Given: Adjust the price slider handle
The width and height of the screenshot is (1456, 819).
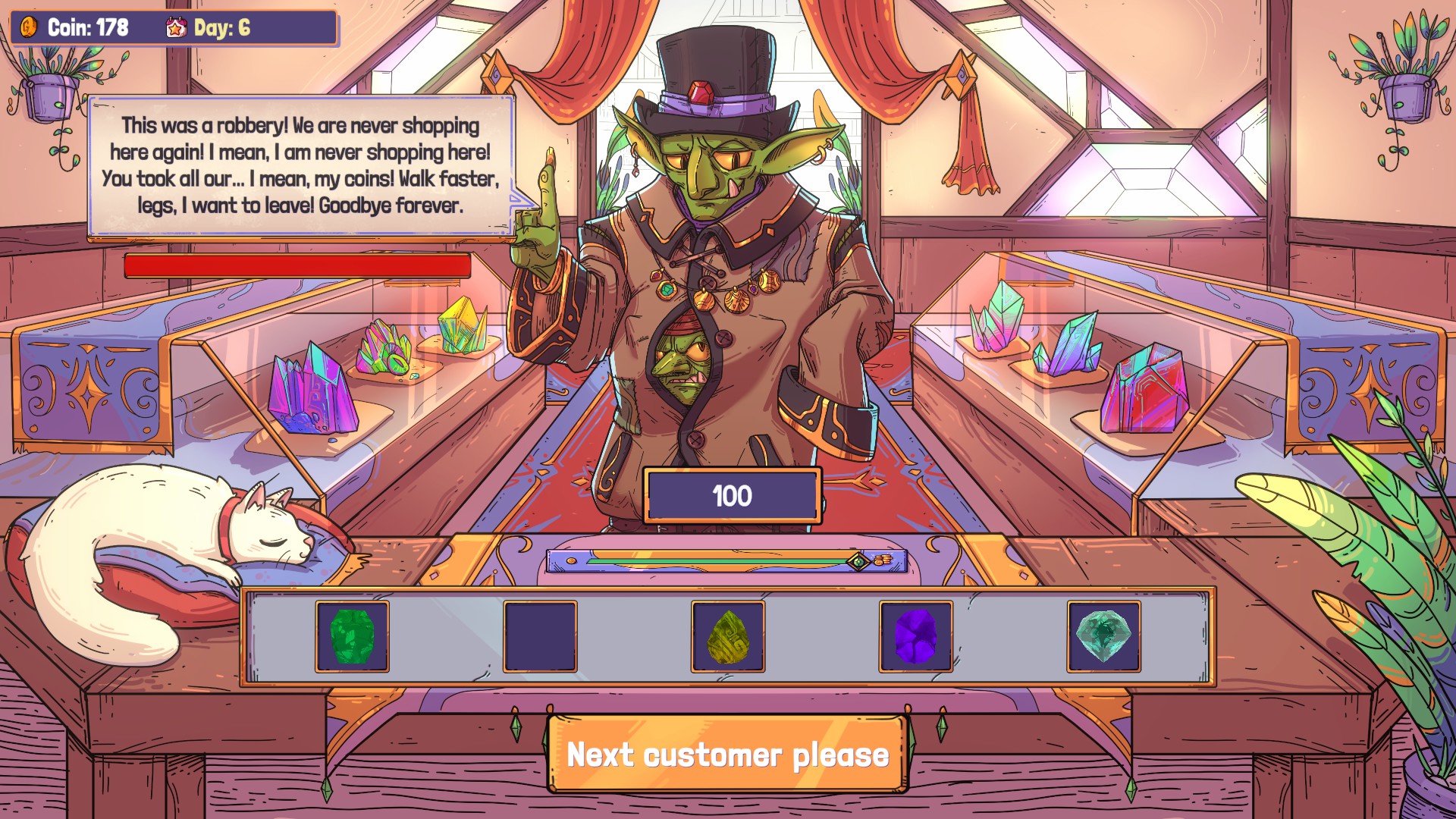Looking at the screenshot, I should pos(858,561).
